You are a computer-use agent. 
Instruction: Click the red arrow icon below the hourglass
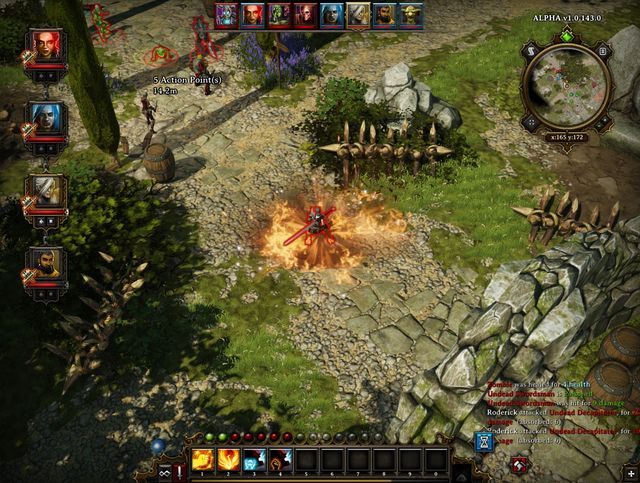tap(520, 464)
